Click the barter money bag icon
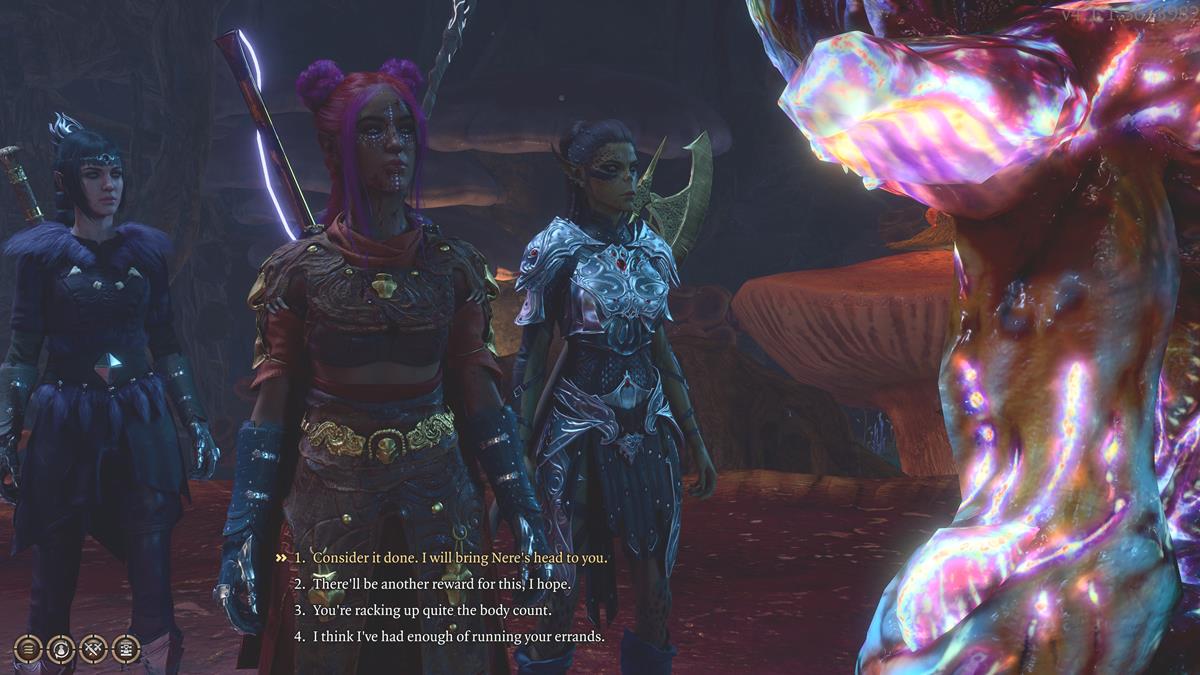This screenshot has width=1200, height=675. click(x=61, y=648)
